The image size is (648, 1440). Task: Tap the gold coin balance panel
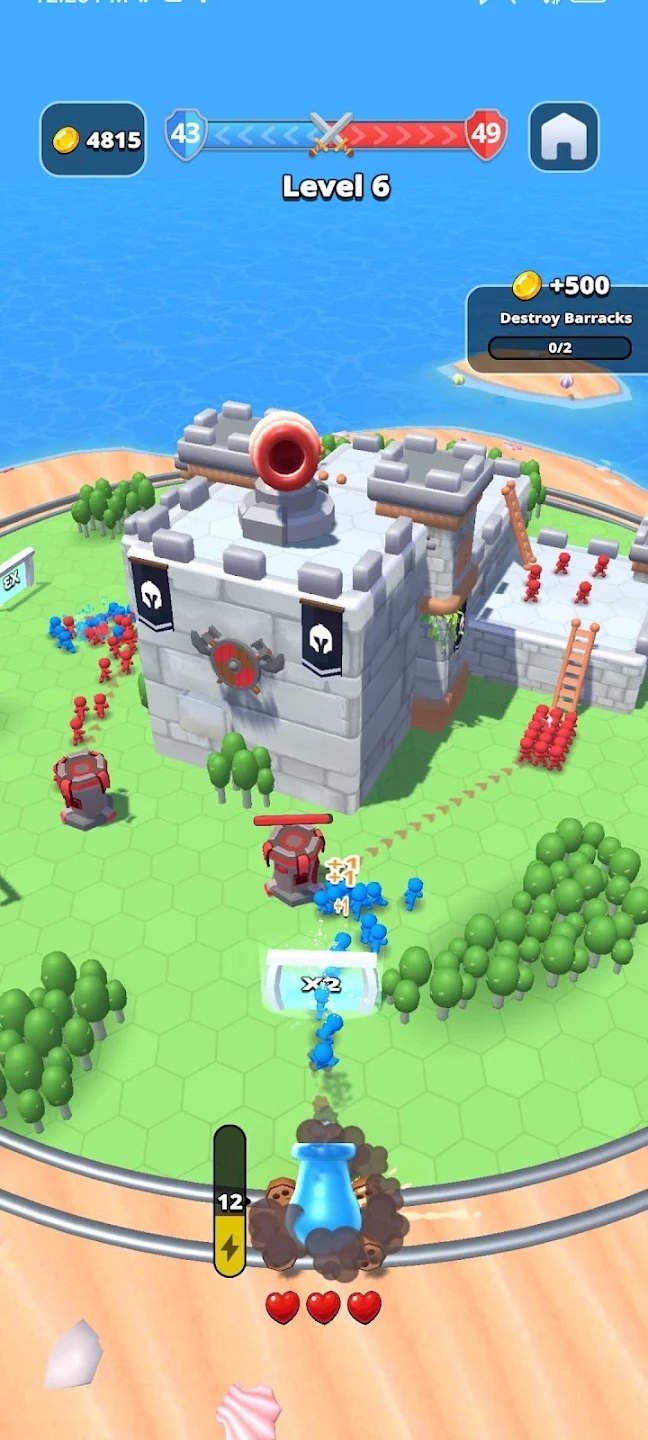click(93, 140)
